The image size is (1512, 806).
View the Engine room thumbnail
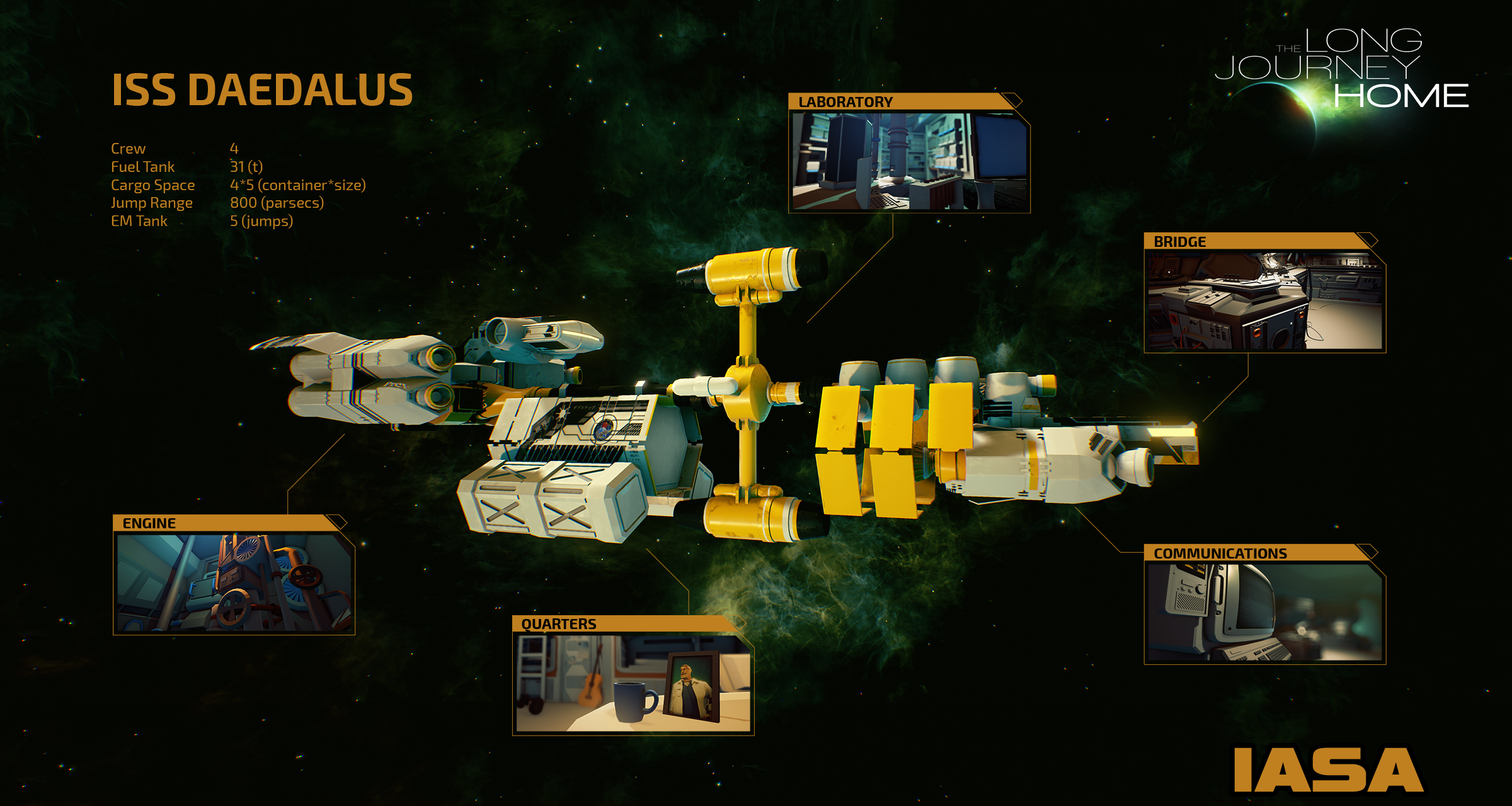tap(234, 582)
